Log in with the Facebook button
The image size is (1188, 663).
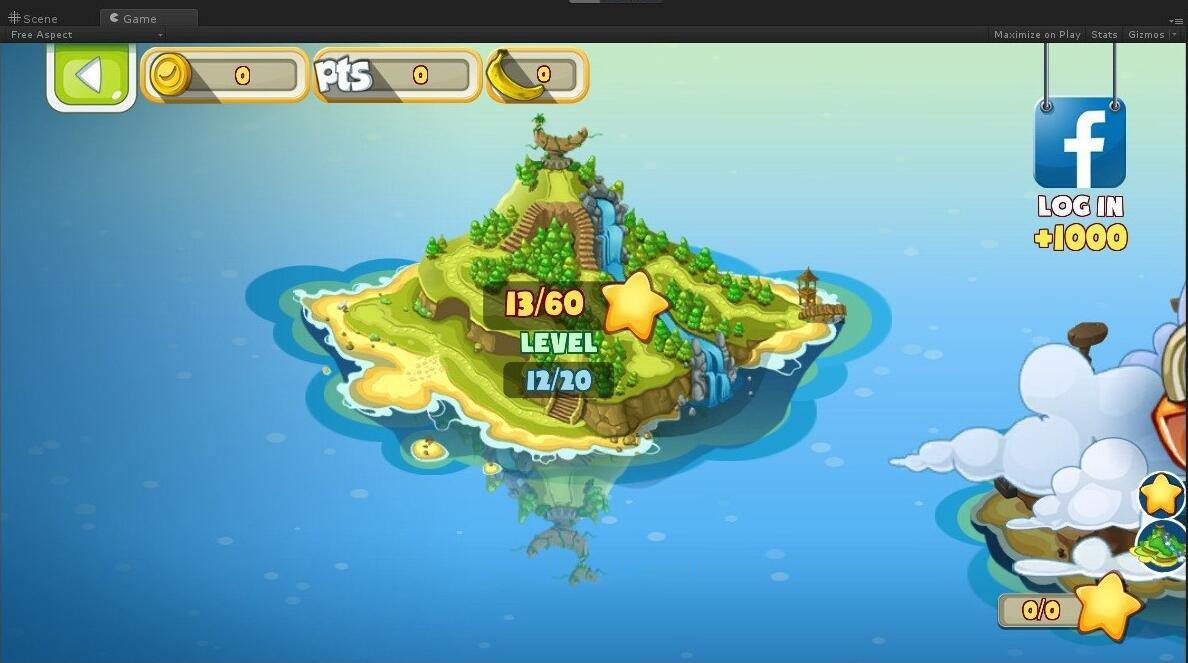tap(1079, 143)
